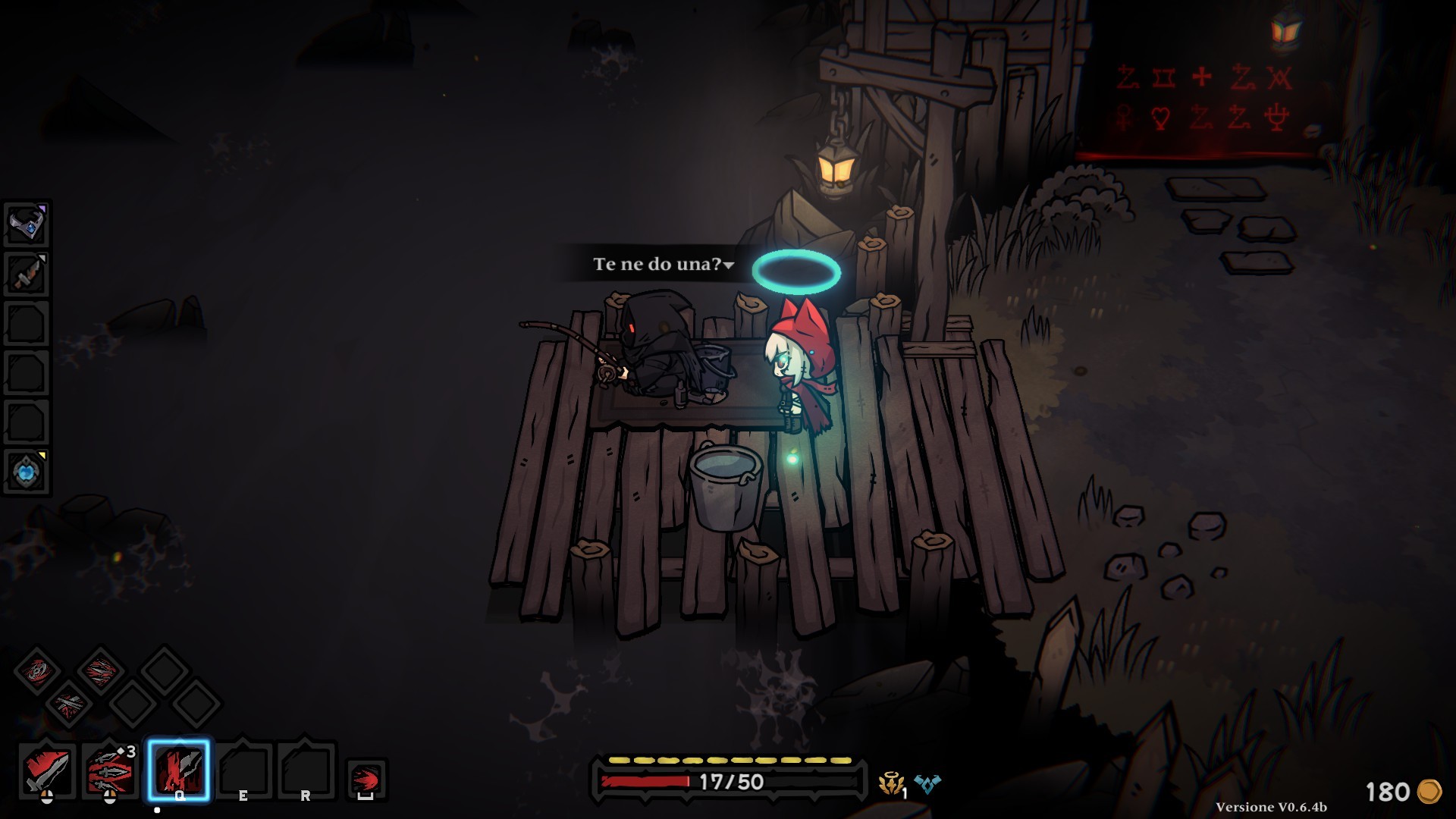Check the blue winged emblem buff icon
1456x819 pixels.
(x=927, y=783)
